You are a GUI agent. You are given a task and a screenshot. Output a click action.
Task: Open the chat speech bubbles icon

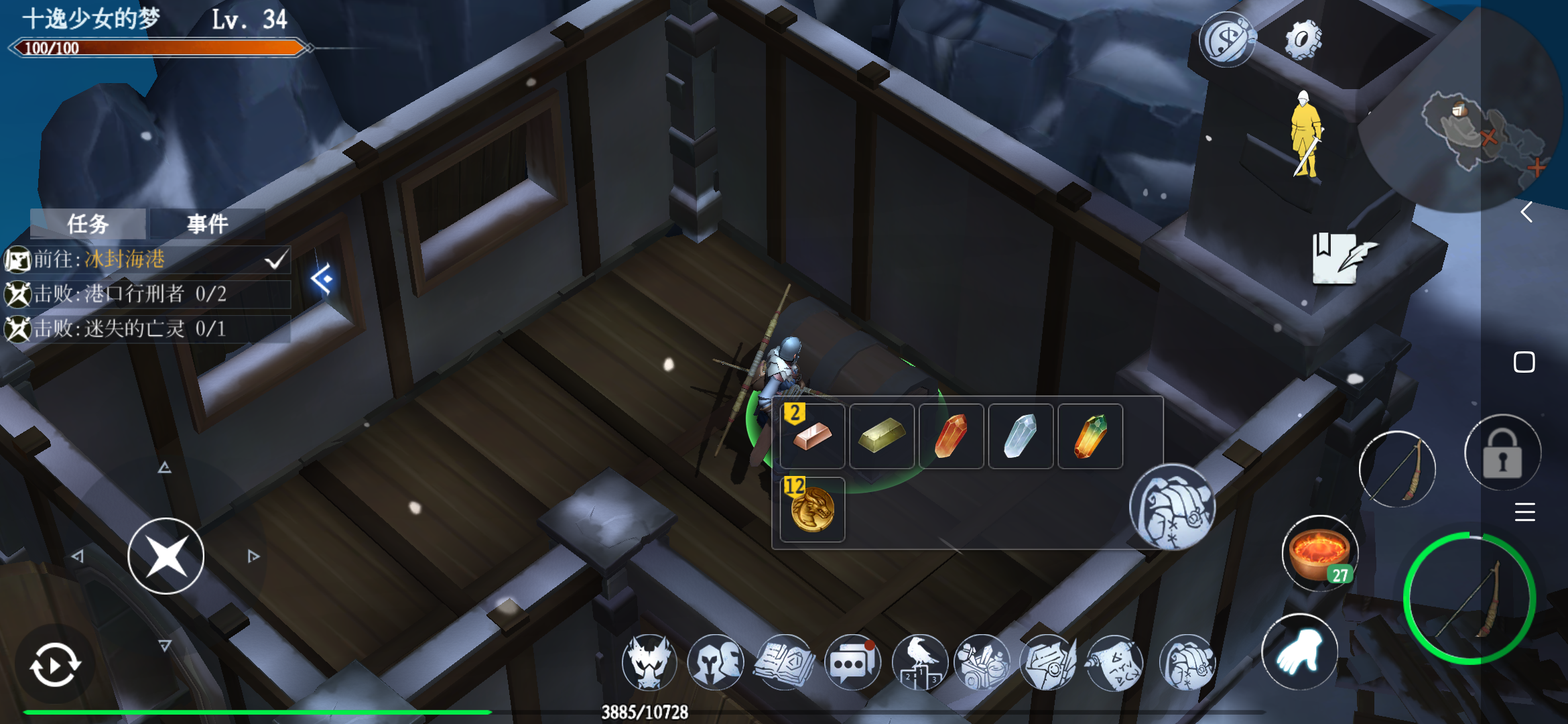(x=852, y=663)
